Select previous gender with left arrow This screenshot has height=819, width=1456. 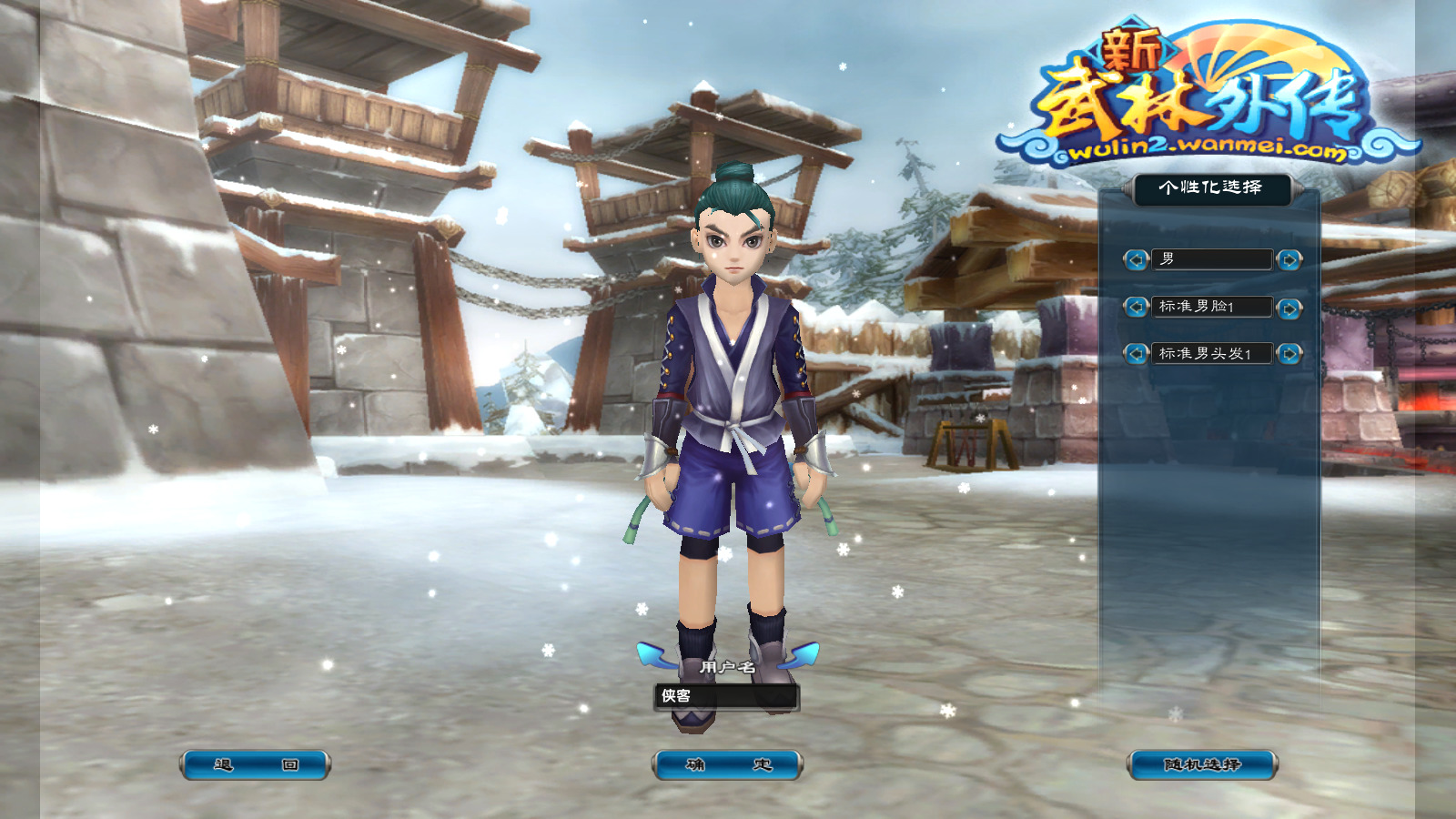1136,260
